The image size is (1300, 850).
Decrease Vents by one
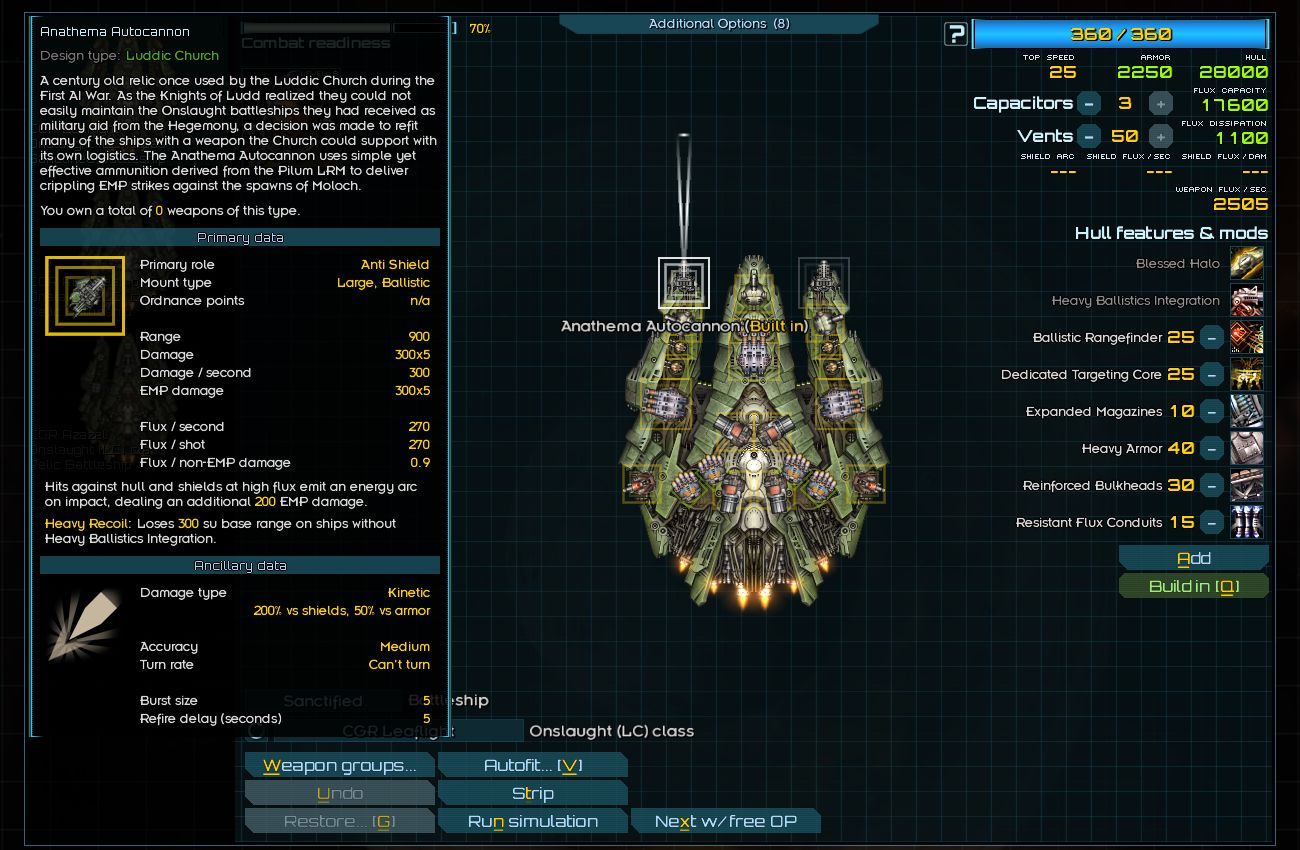[1089, 137]
